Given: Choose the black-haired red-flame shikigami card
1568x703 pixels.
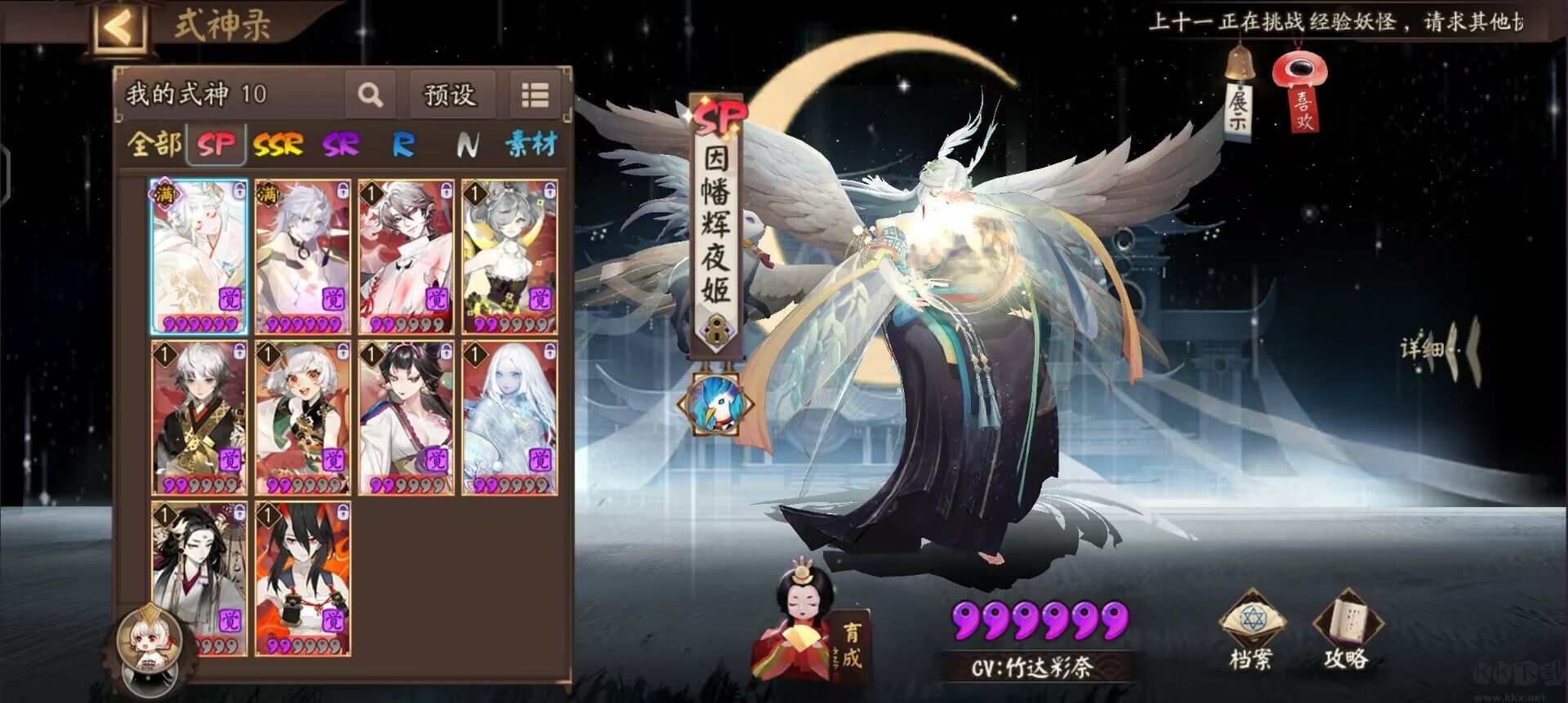Looking at the screenshot, I should [x=302, y=578].
